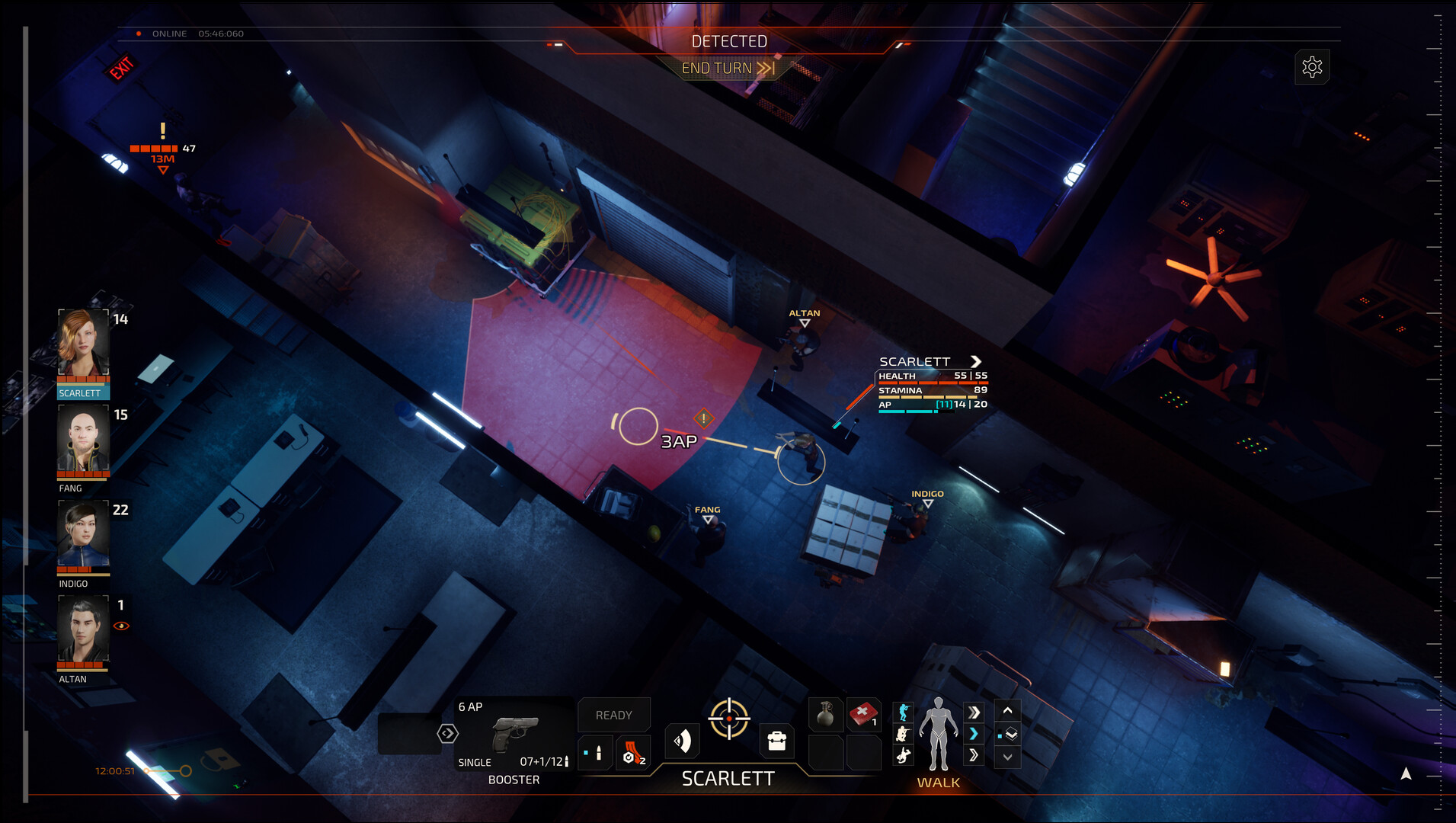Expand Scarlett's character info panel chevron
Viewport: 1456px width, 823px height.
pos(976,361)
